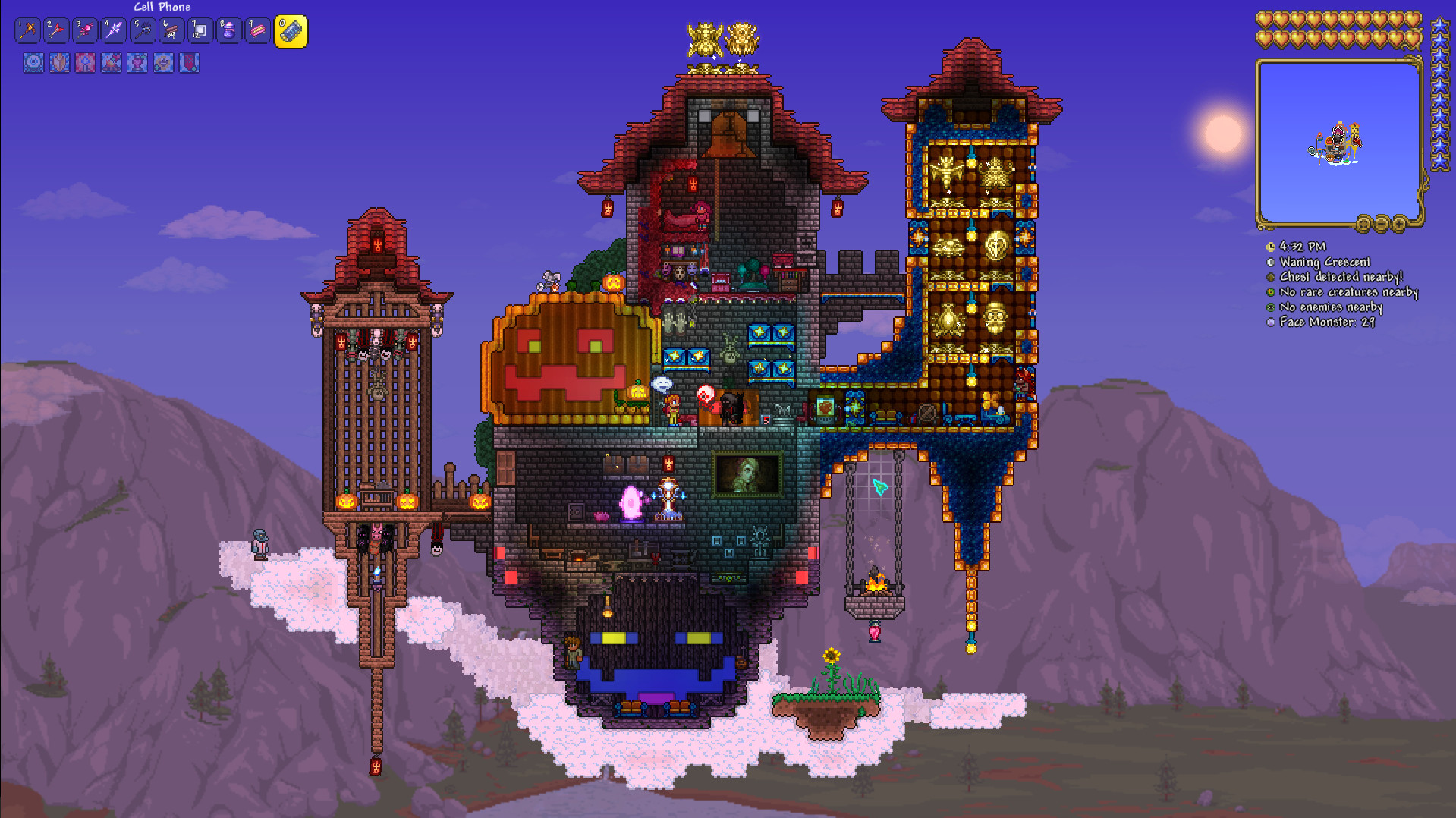Click the Waning Crescent moon phase icon
Screen dimensions: 1456x818
(1271, 262)
